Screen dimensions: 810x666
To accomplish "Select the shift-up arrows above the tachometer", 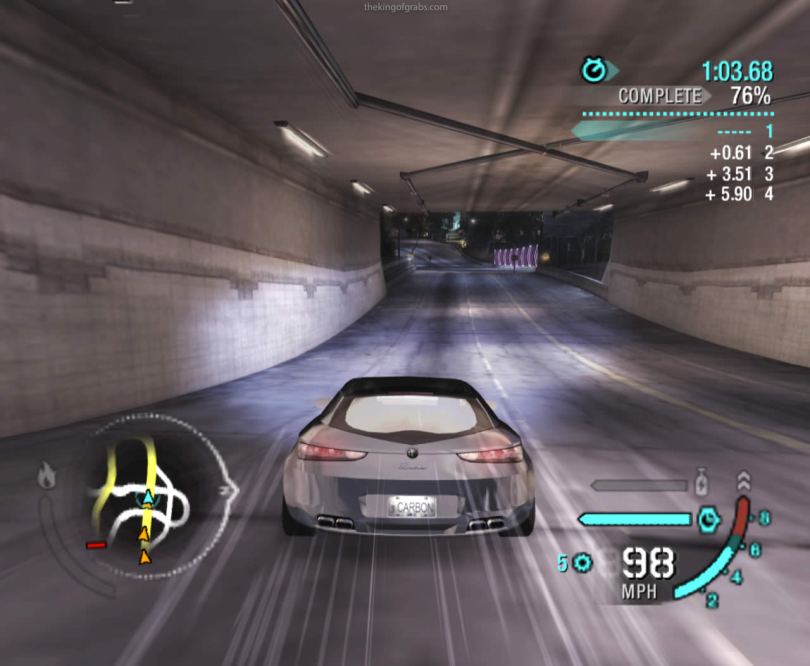I will pos(744,481).
